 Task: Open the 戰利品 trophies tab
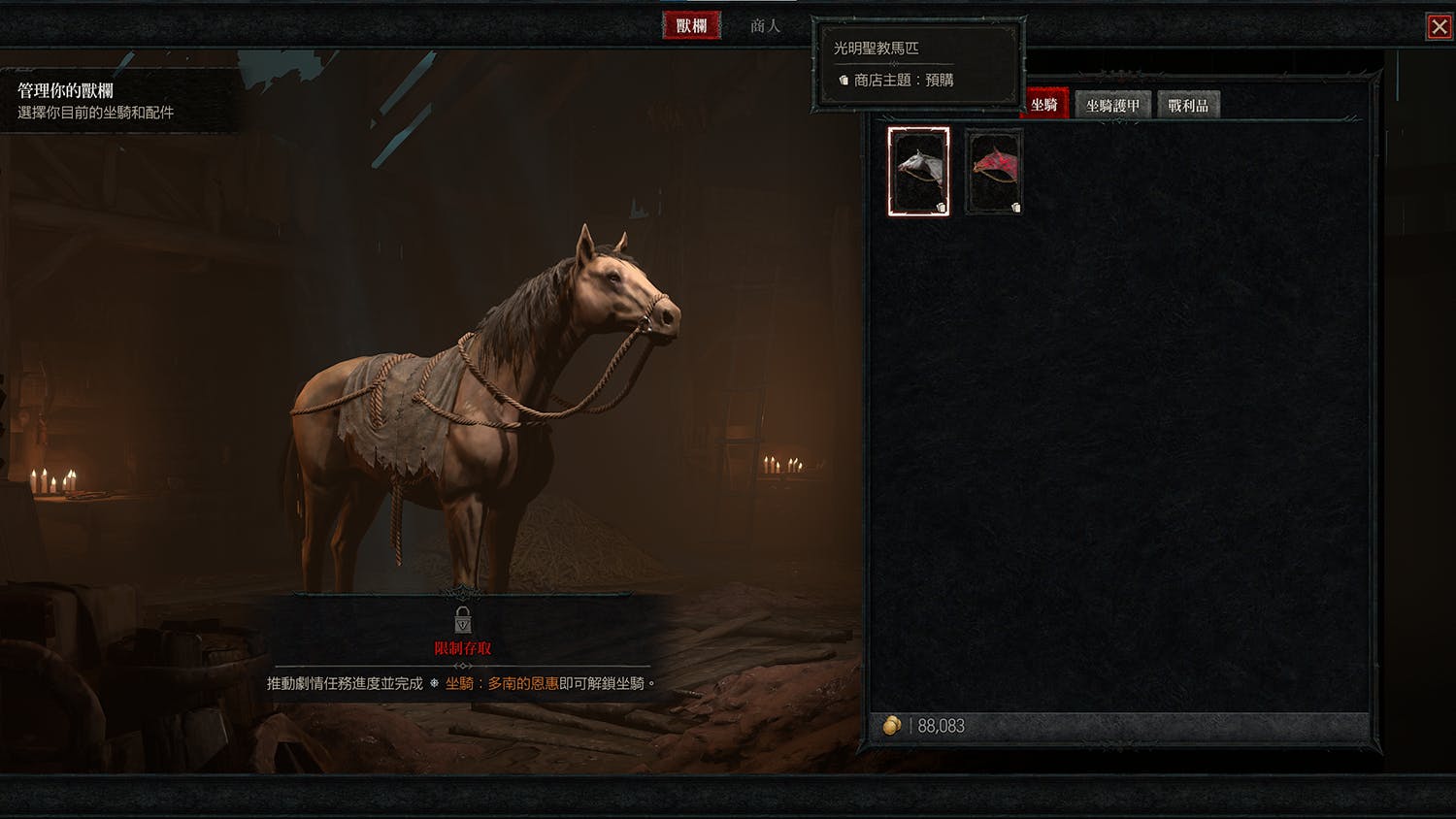(x=1188, y=106)
